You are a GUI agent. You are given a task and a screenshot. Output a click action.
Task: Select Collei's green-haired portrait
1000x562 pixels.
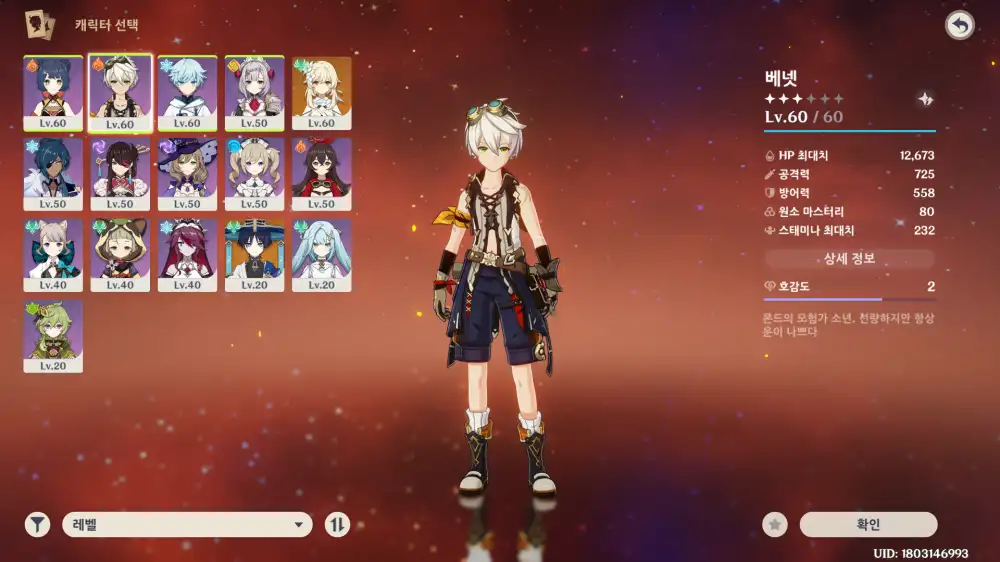(x=53, y=336)
